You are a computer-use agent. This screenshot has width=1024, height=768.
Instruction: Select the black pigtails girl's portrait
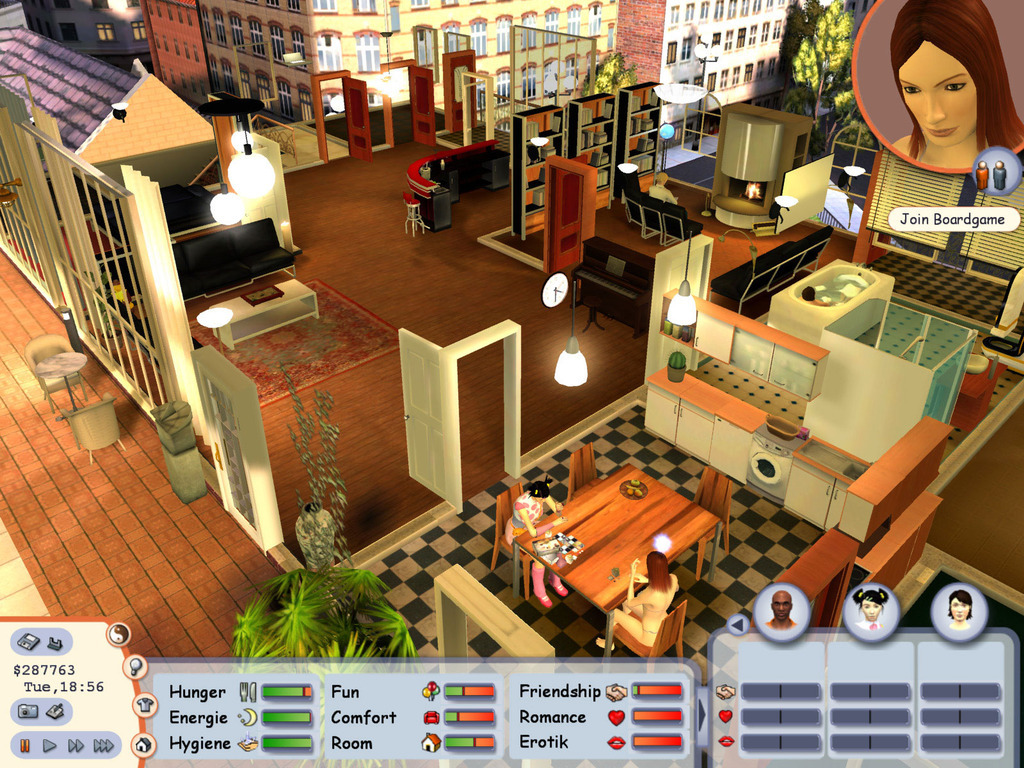coord(870,610)
